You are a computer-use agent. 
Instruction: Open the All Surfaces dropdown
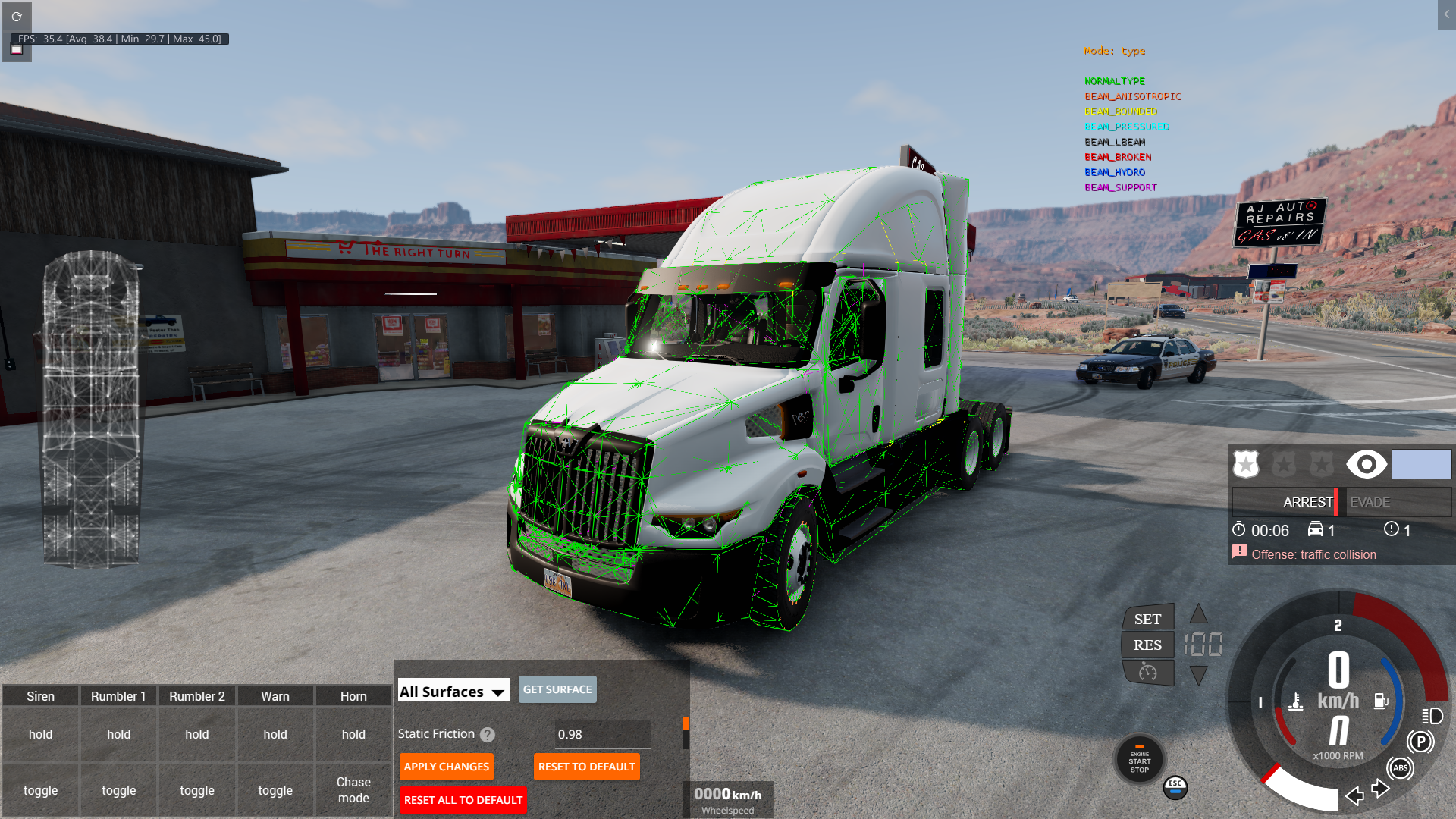[x=453, y=691]
